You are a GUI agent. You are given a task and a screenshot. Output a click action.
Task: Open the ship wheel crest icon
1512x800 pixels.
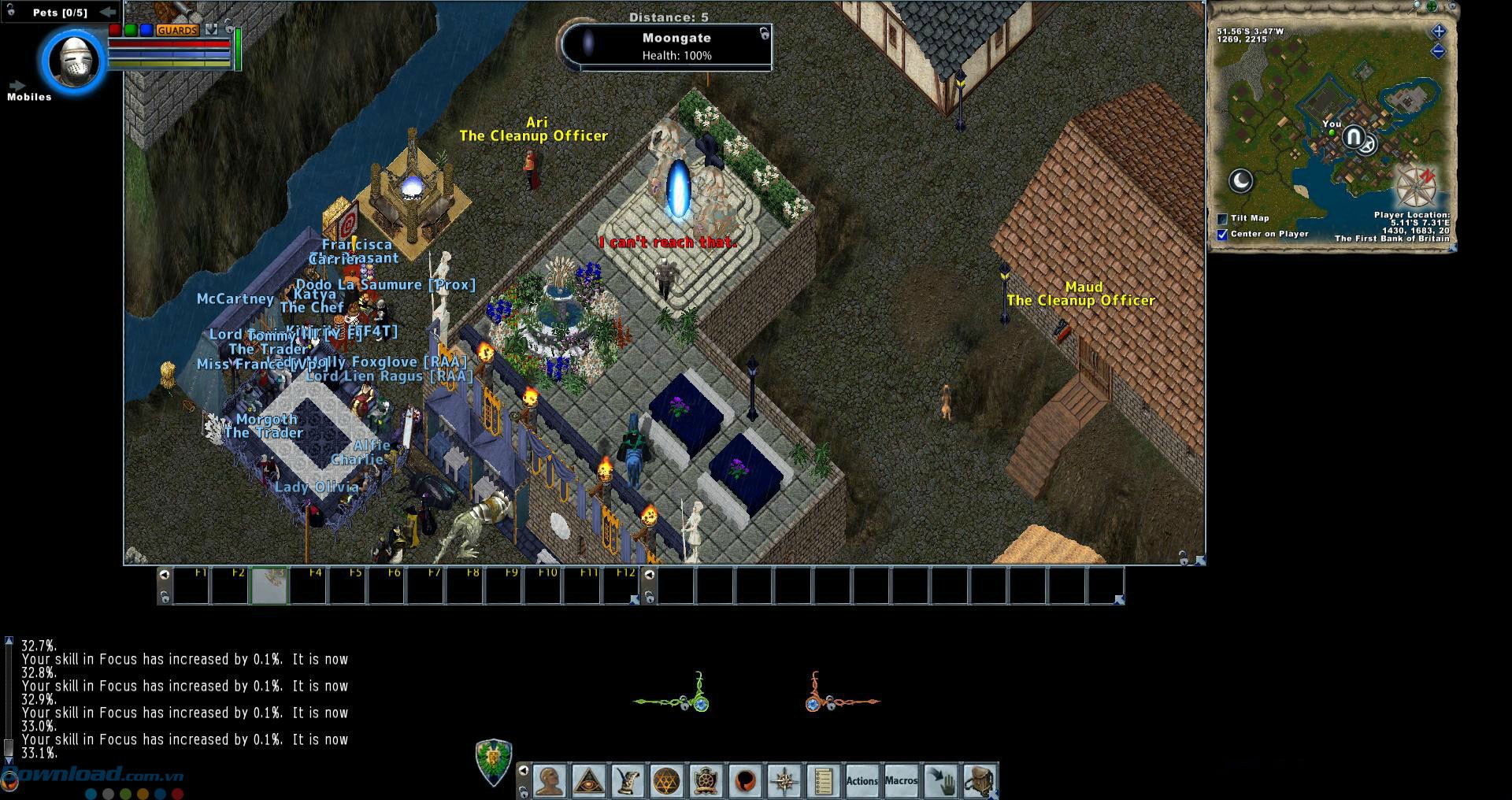click(x=706, y=781)
